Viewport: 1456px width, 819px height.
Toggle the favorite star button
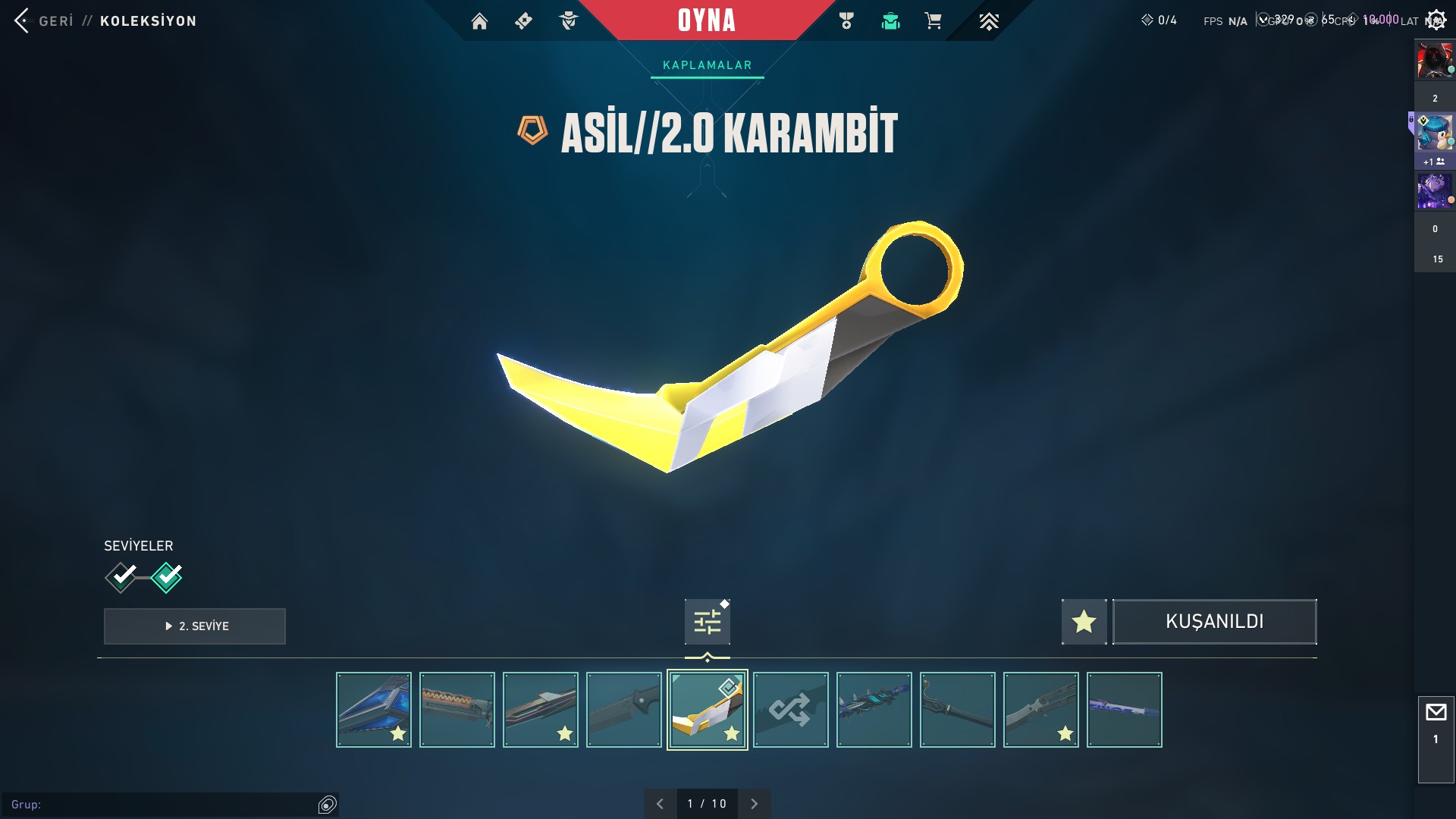click(1084, 622)
